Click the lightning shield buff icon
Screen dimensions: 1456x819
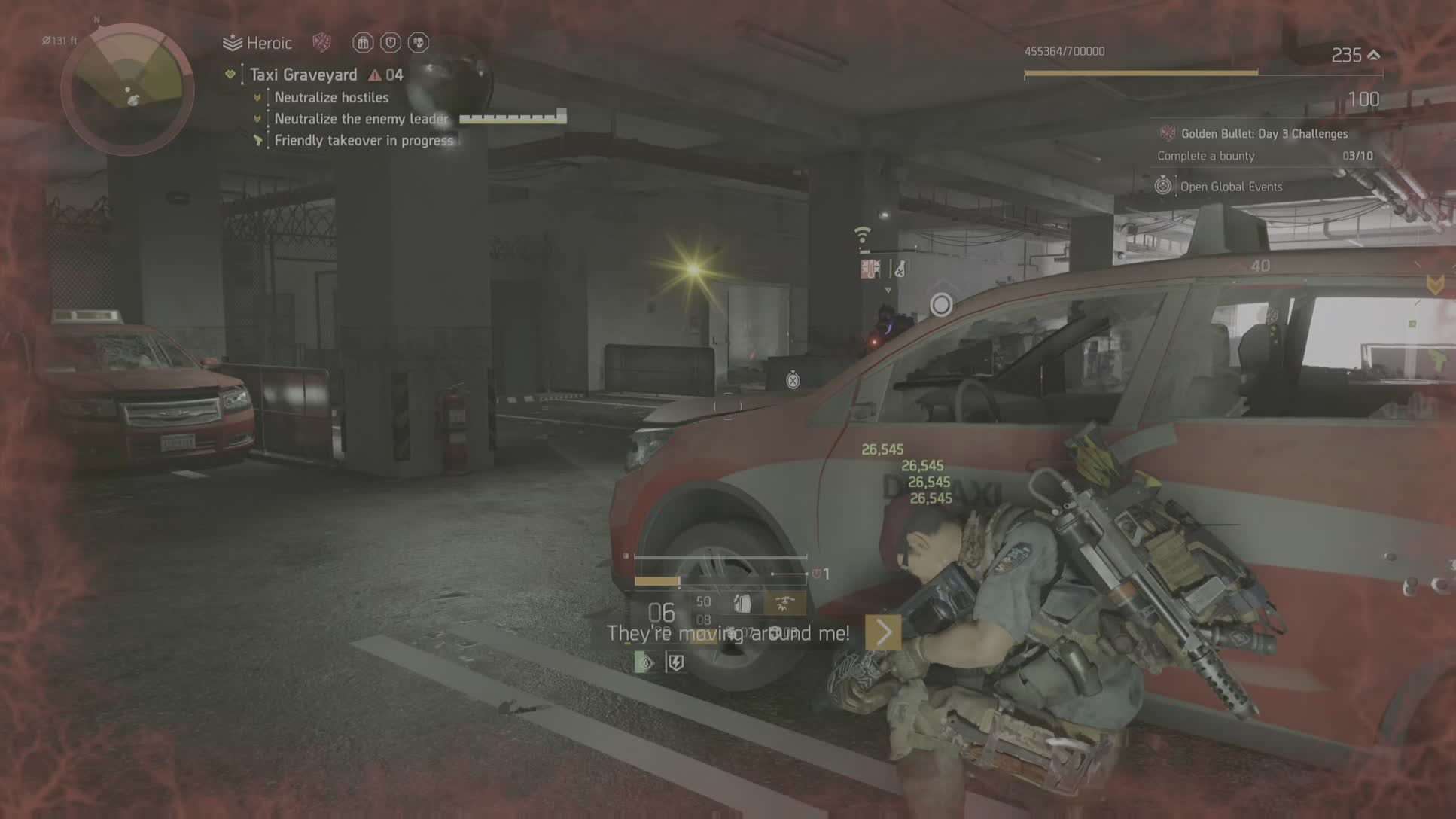675,662
